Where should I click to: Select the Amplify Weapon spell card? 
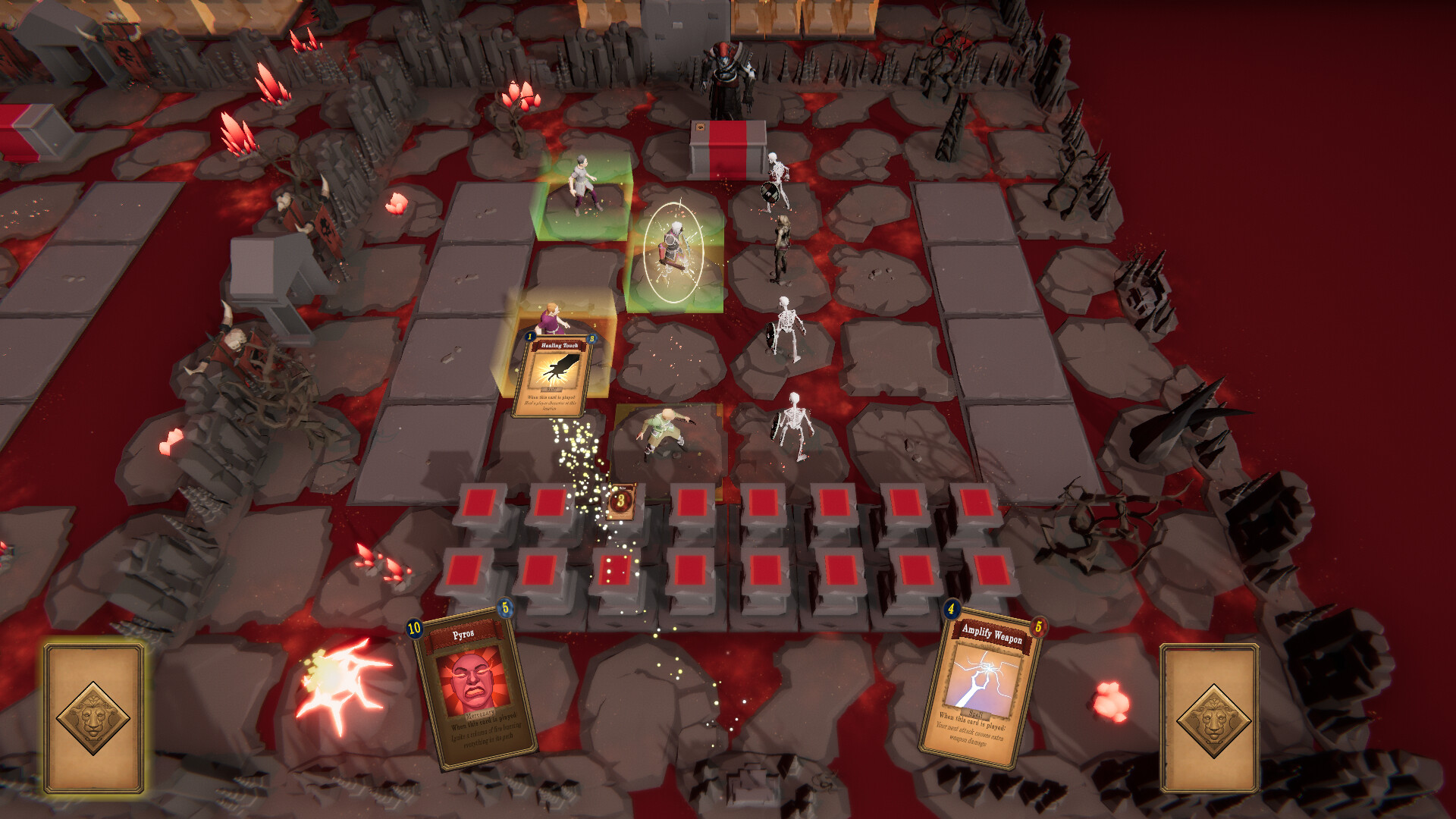(982, 682)
